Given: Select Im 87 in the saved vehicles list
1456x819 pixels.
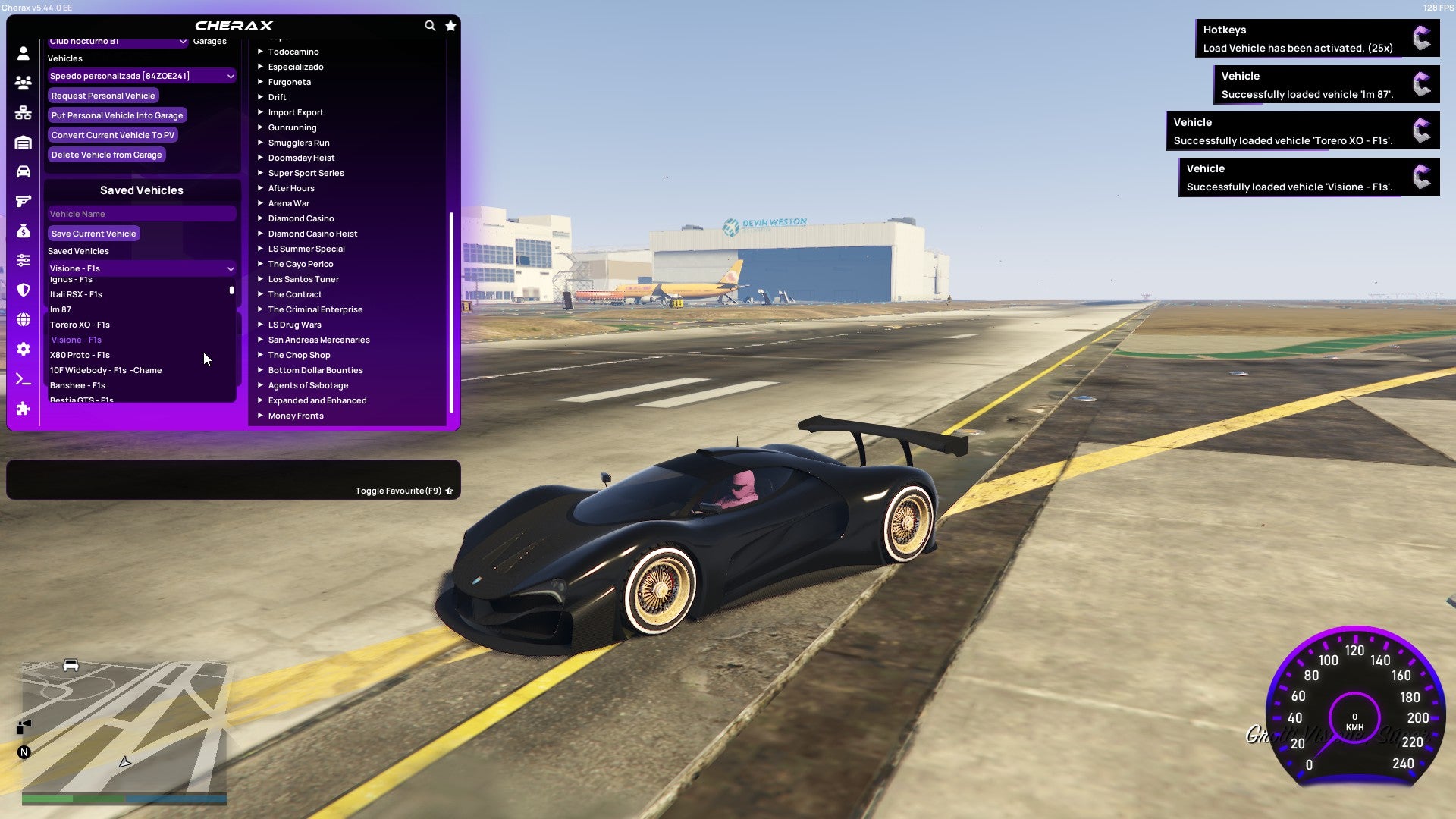Looking at the screenshot, I should point(61,309).
